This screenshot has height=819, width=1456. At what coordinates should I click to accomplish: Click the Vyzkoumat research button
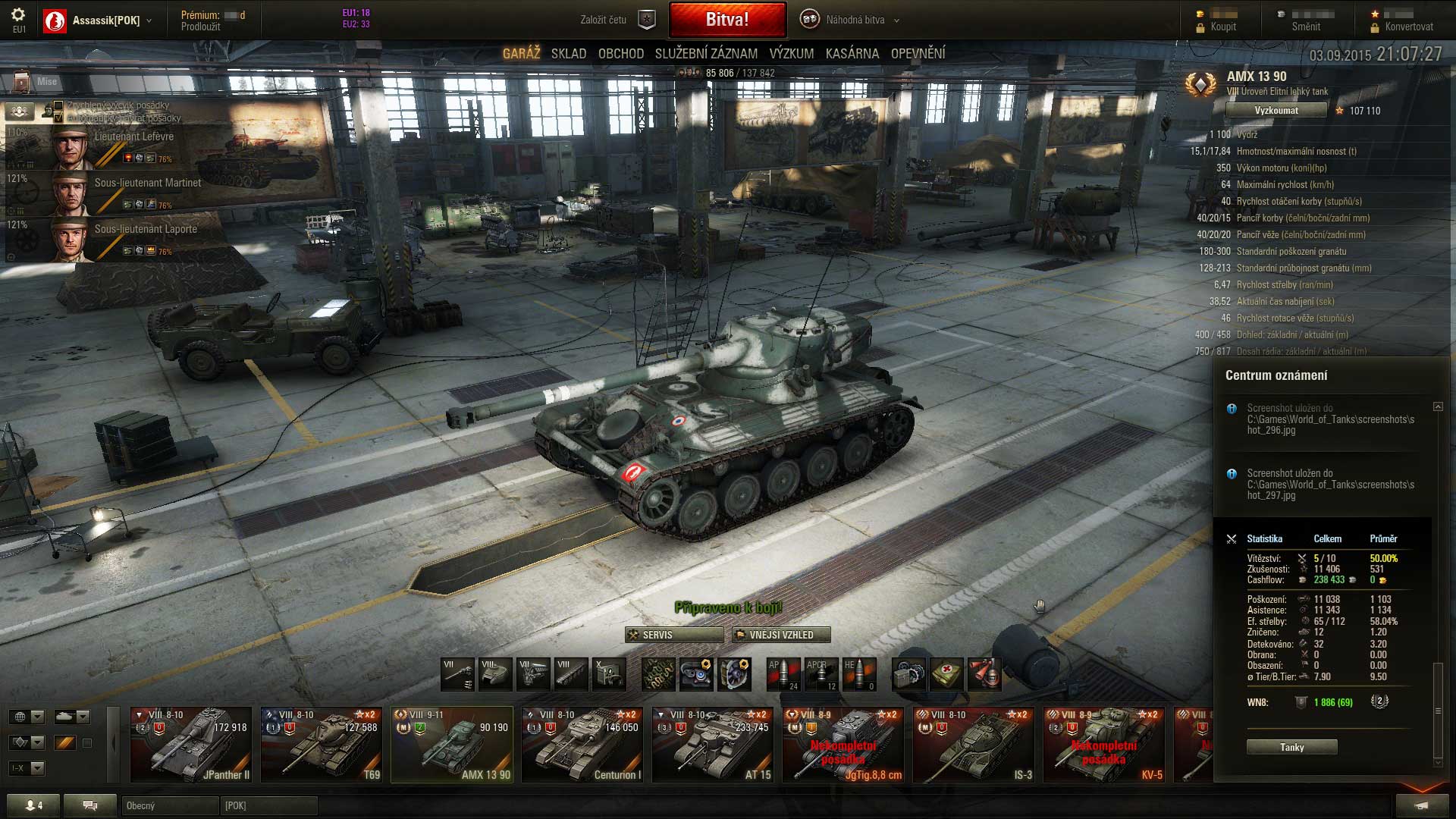[1276, 111]
